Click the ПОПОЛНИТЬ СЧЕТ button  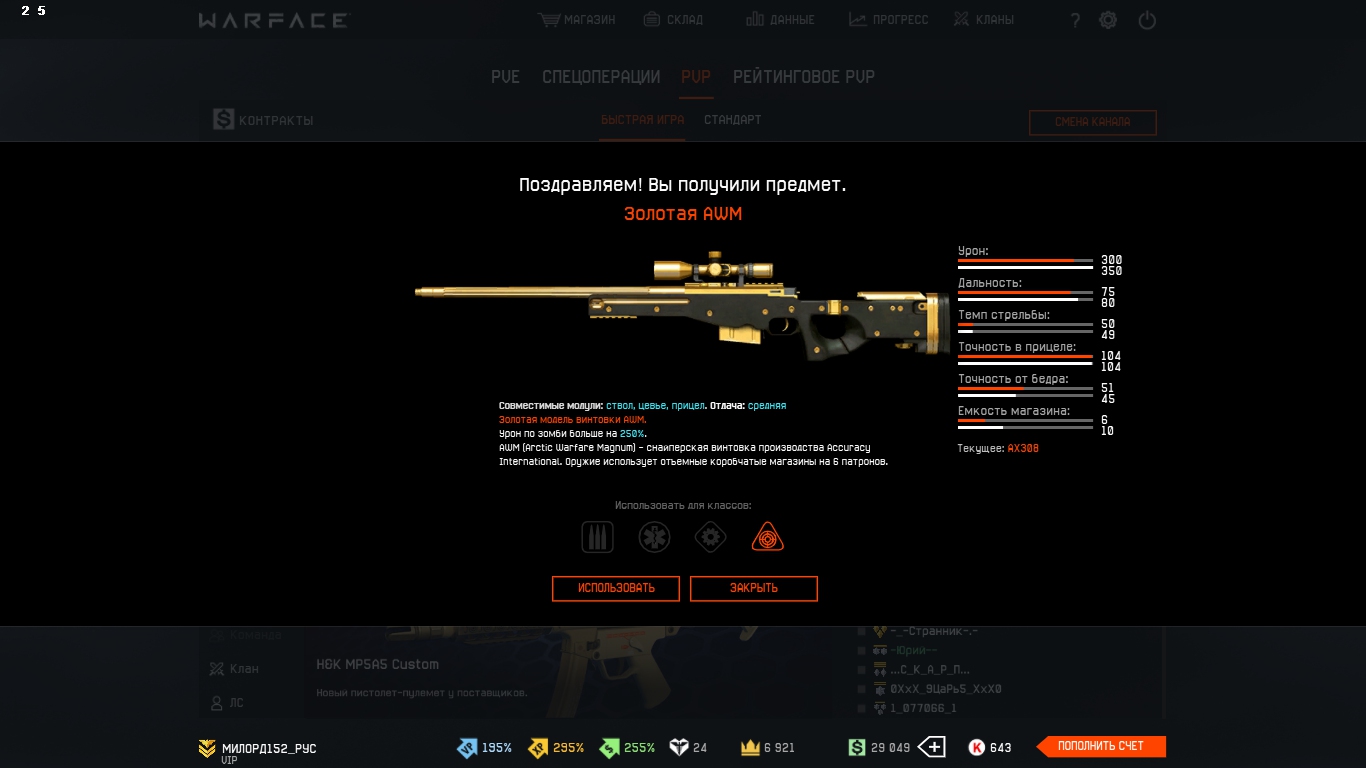1101,746
